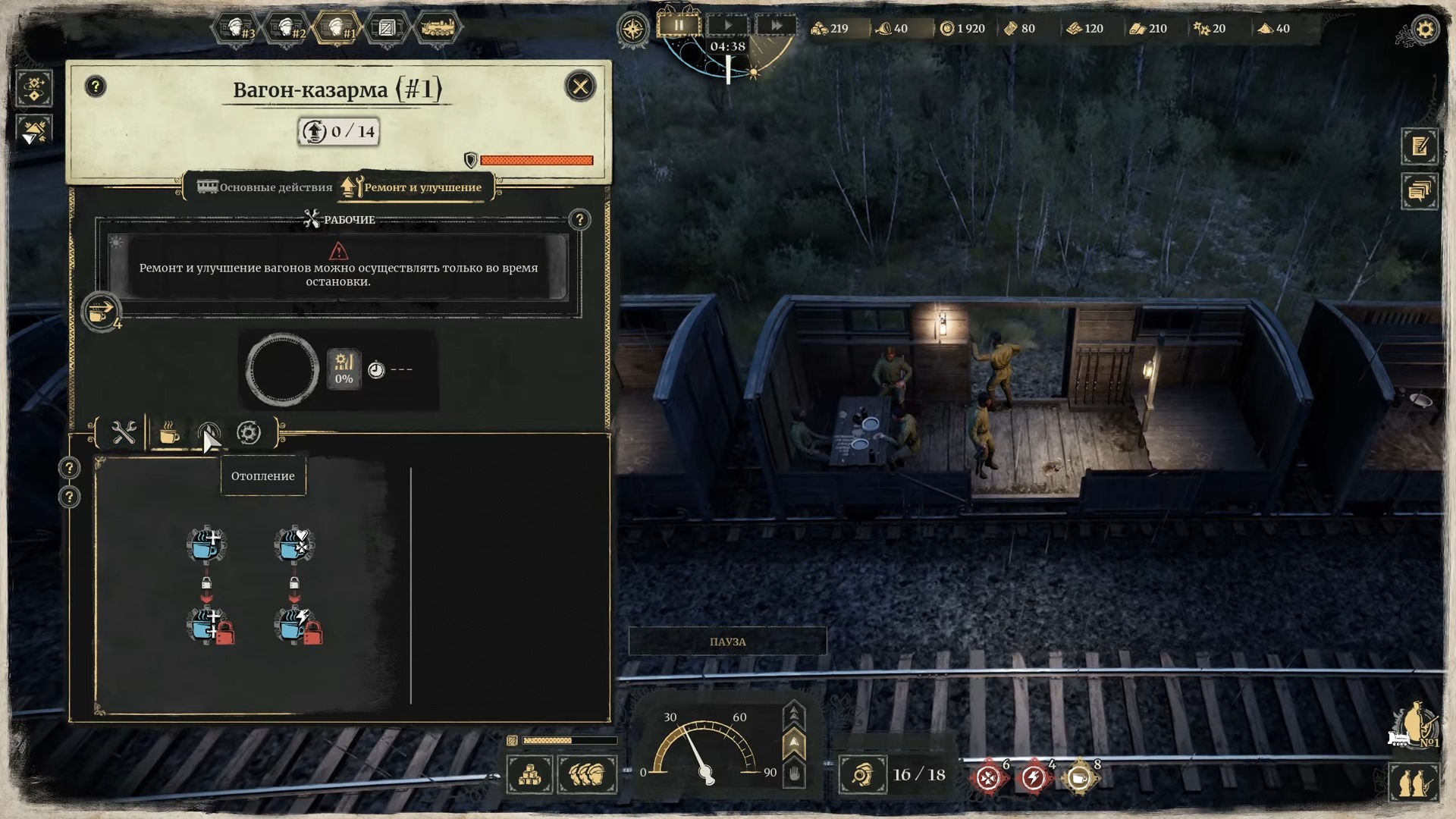Image resolution: width=1456 pixels, height=819 pixels.
Task: Activate fast-forward game speed
Action: (776, 26)
